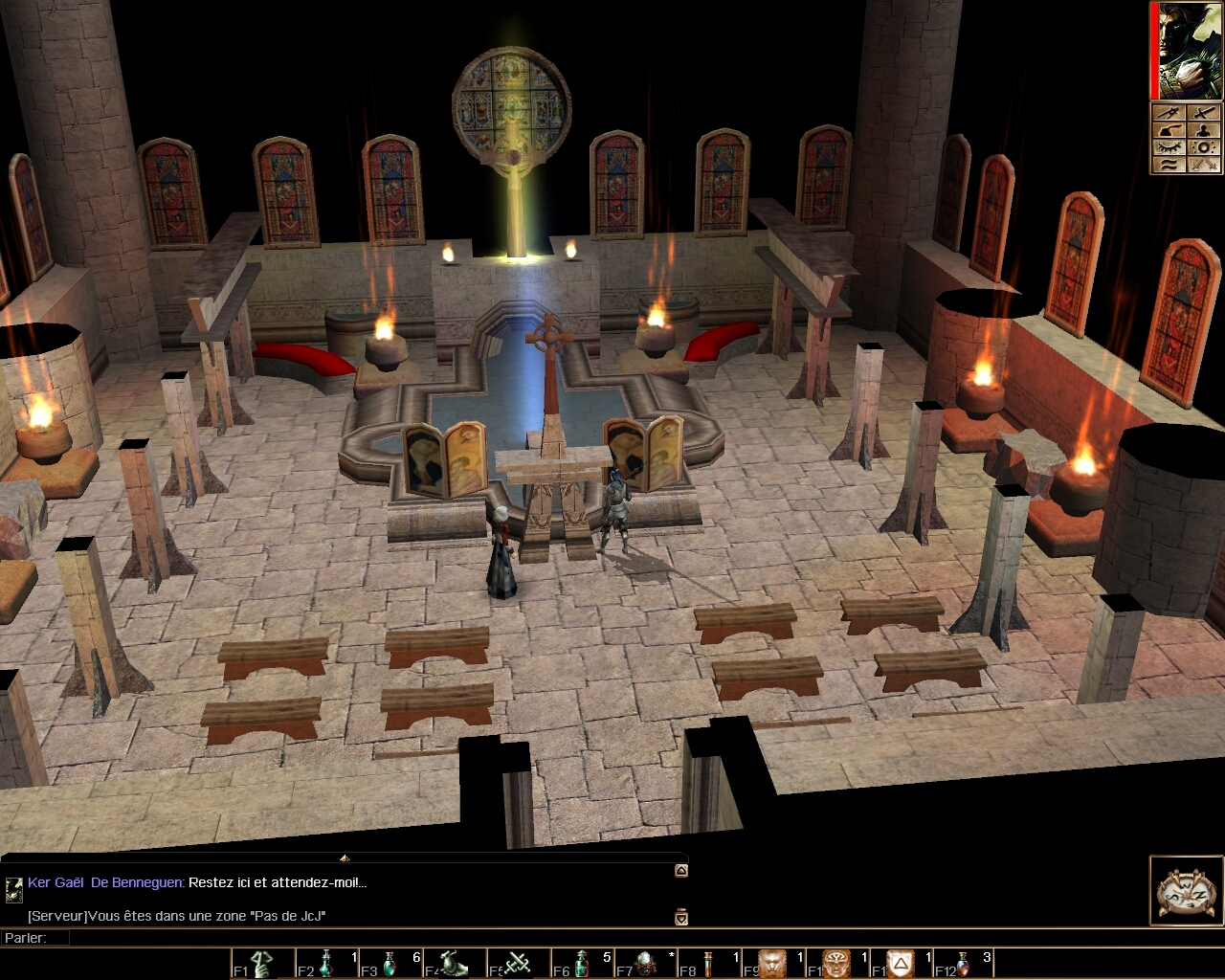Drink the F3 green potion with count 6

[391, 963]
